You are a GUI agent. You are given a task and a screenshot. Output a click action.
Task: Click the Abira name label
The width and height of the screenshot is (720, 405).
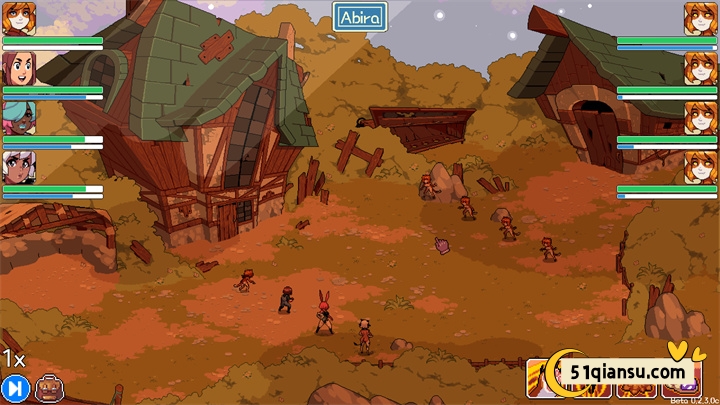pos(359,17)
